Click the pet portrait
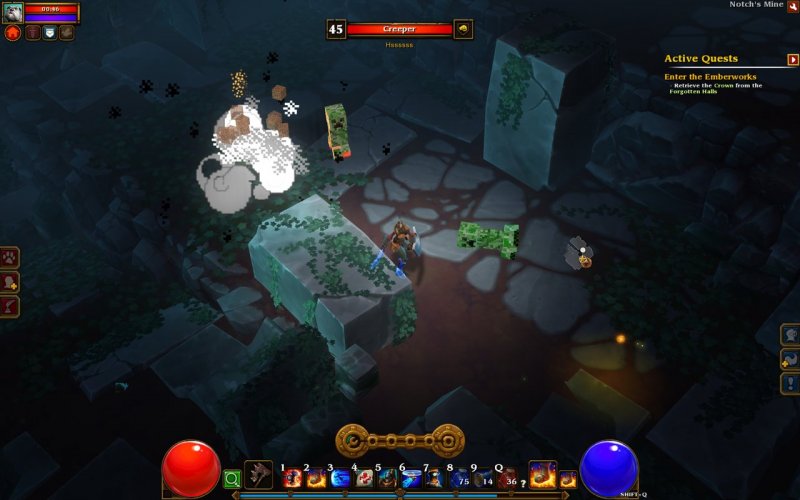This screenshot has height=500, width=800. coord(13,13)
